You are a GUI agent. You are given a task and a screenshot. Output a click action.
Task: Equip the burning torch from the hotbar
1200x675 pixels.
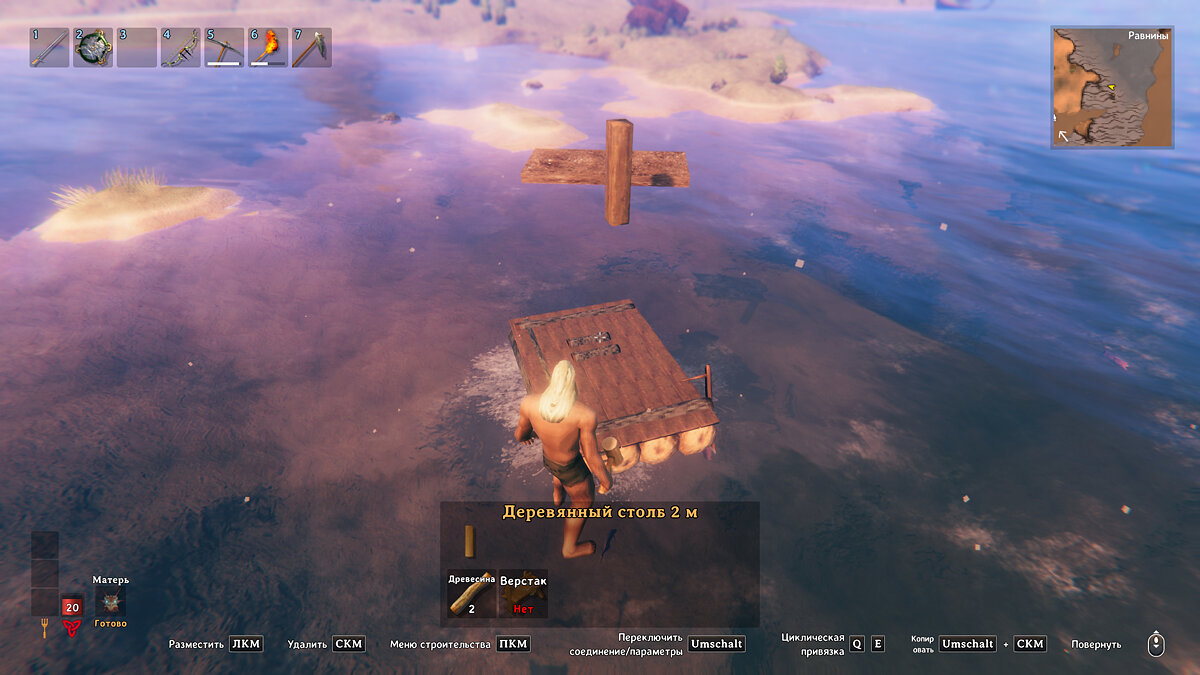[268, 48]
